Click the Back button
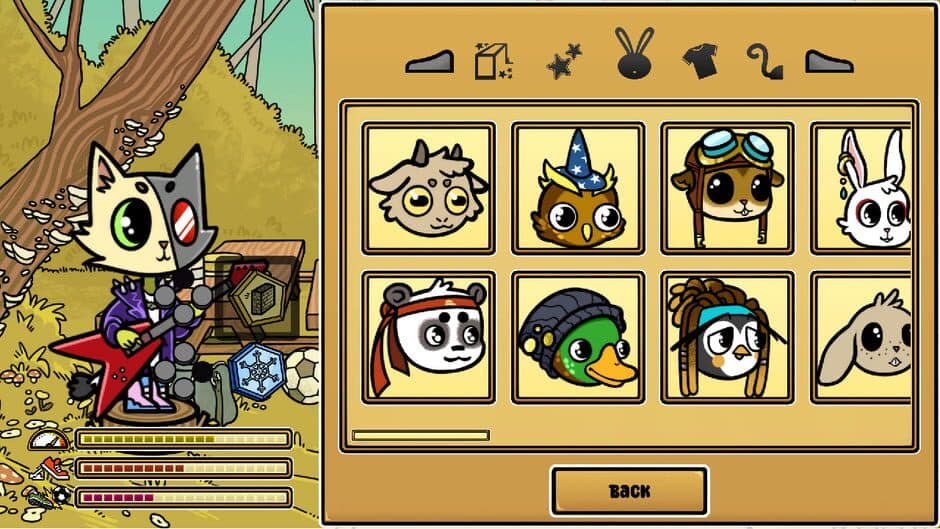The image size is (940, 529). [629, 491]
